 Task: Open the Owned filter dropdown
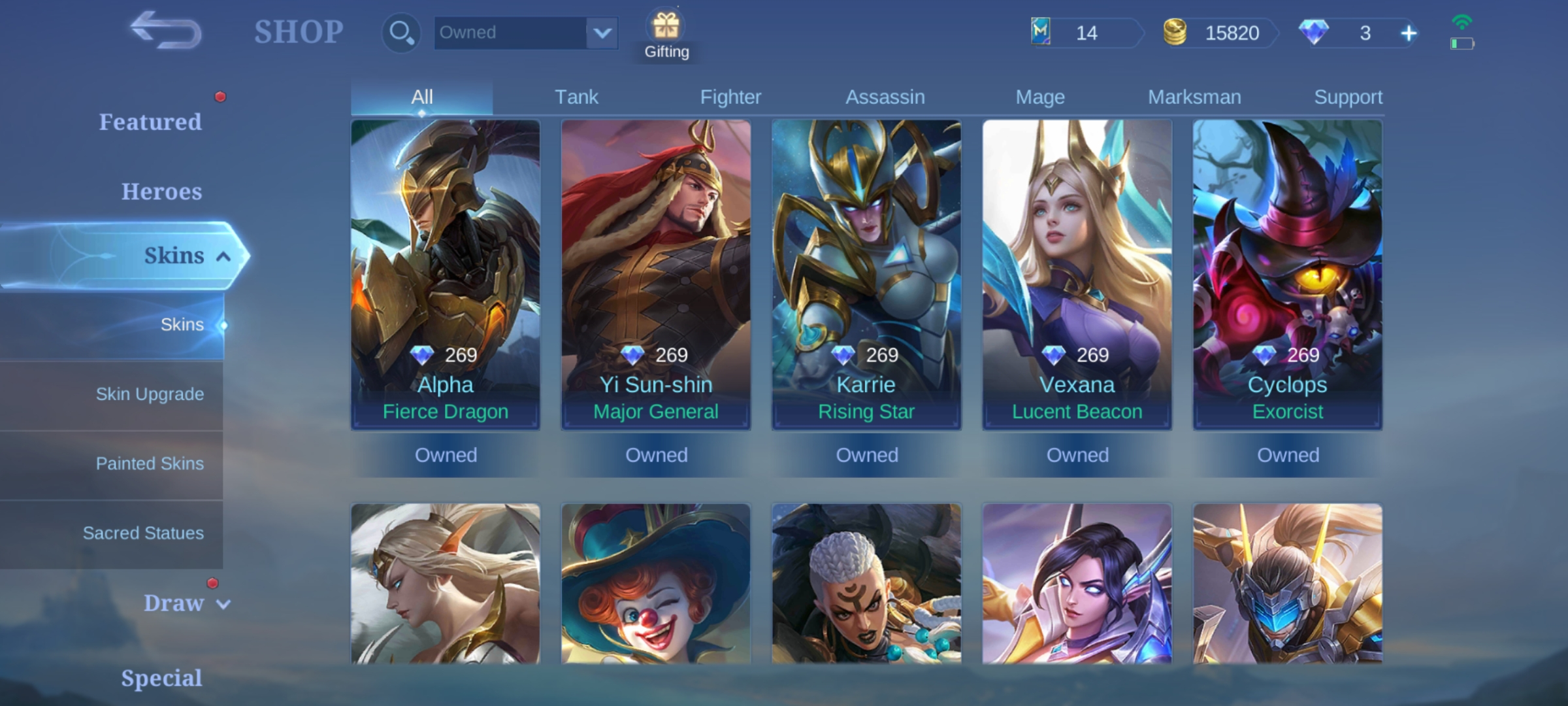tap(526, 32)
